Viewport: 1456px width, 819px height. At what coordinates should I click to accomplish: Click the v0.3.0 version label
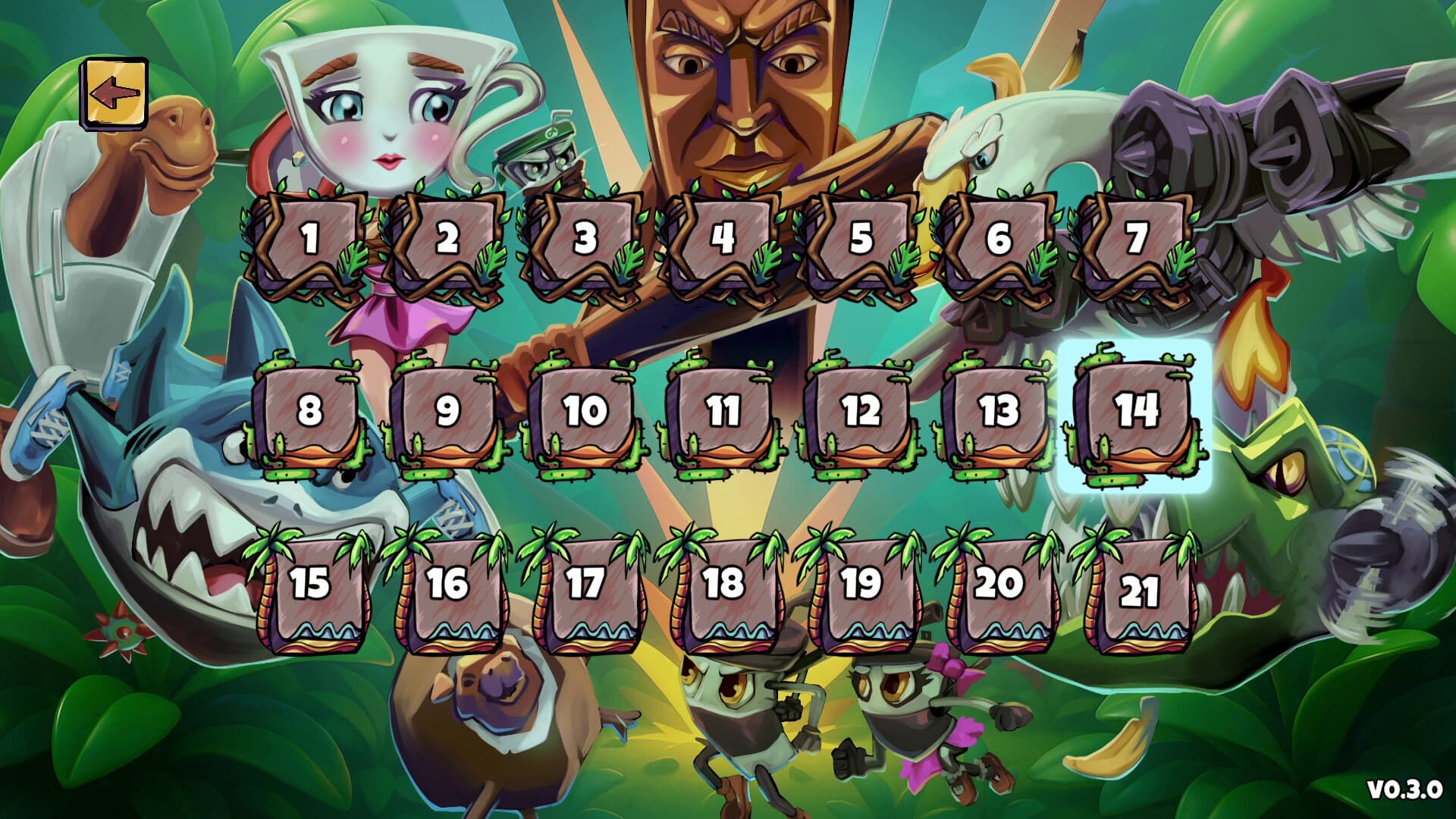coord(1403,790)
